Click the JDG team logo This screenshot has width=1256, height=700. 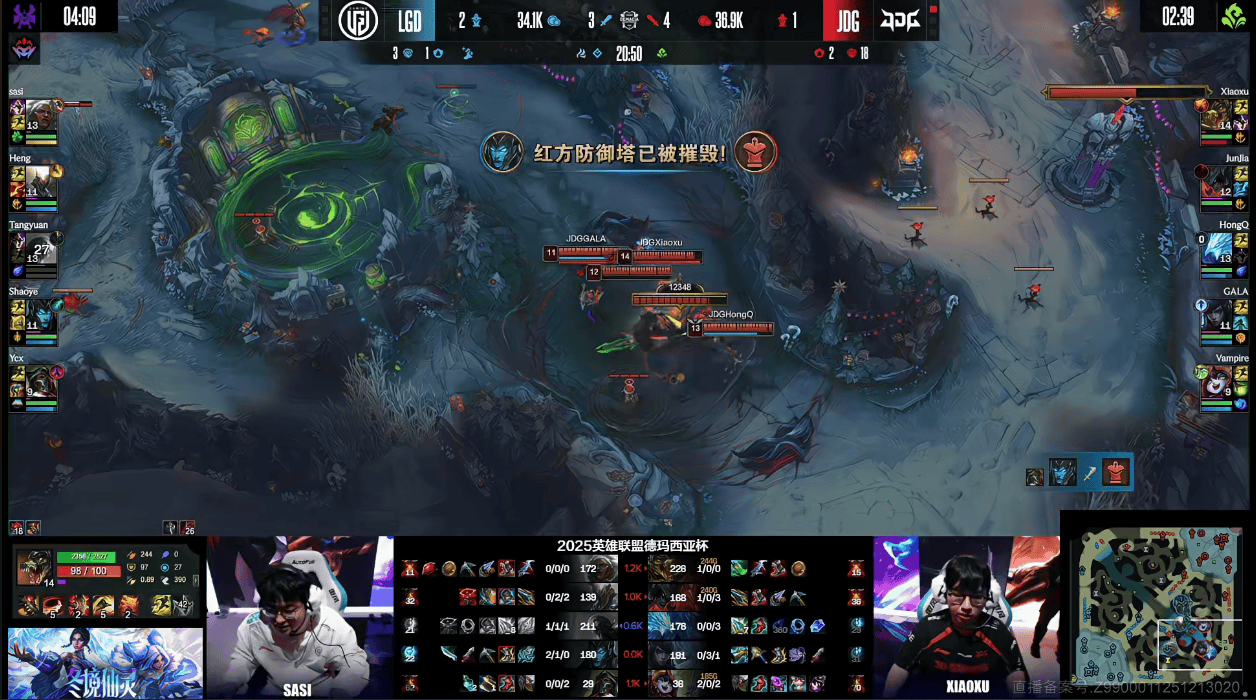click(x=900, y=21)
